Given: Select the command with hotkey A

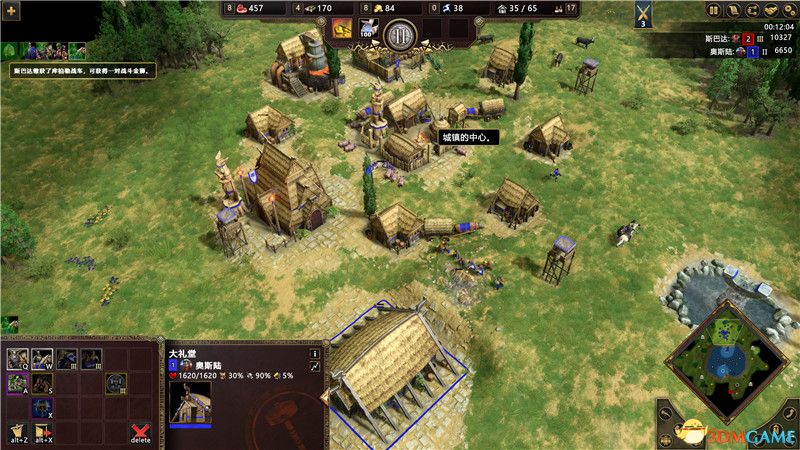Looking at the screenshot, I should point(17,383).
